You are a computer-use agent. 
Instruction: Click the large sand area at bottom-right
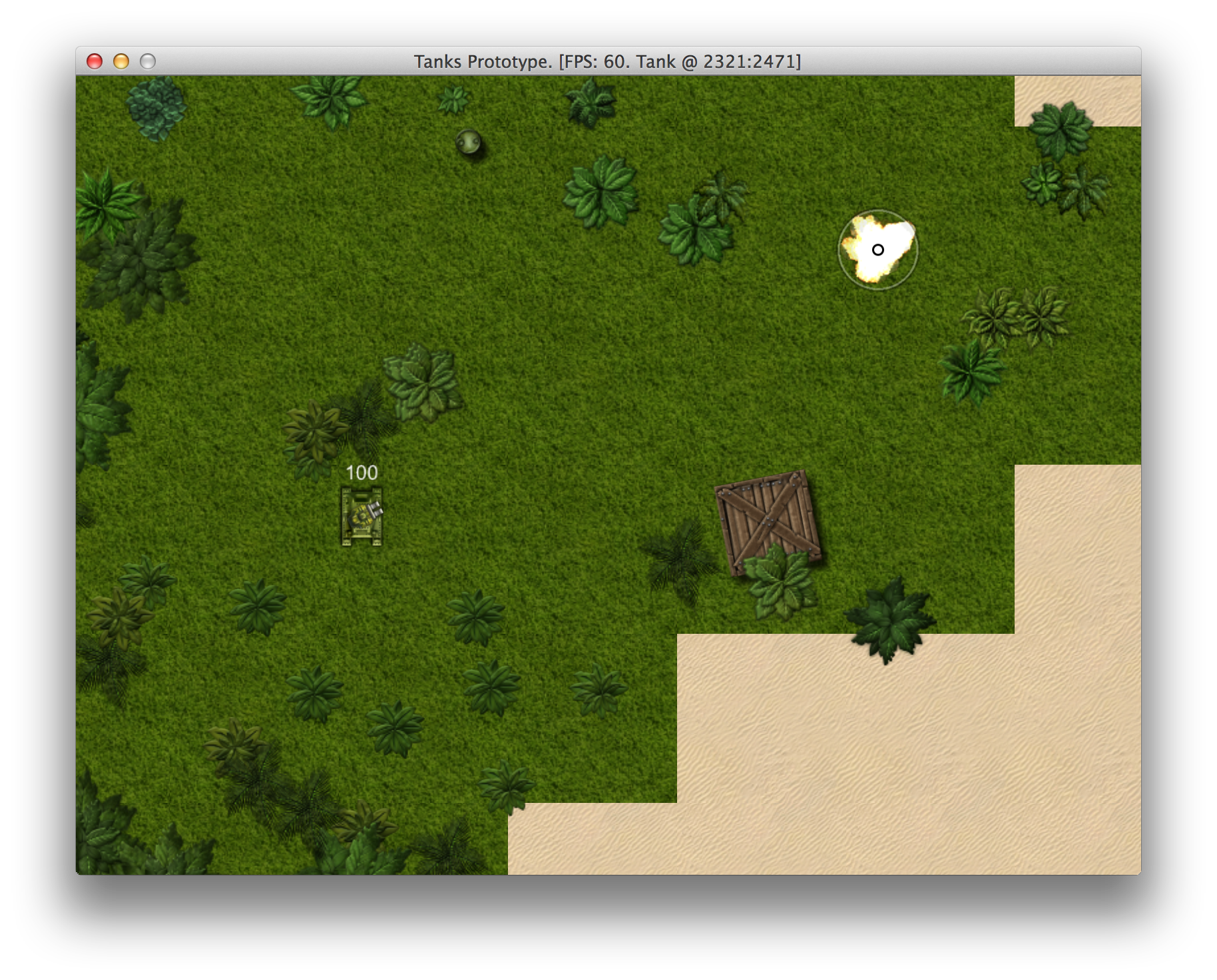[x=932, y=766]
